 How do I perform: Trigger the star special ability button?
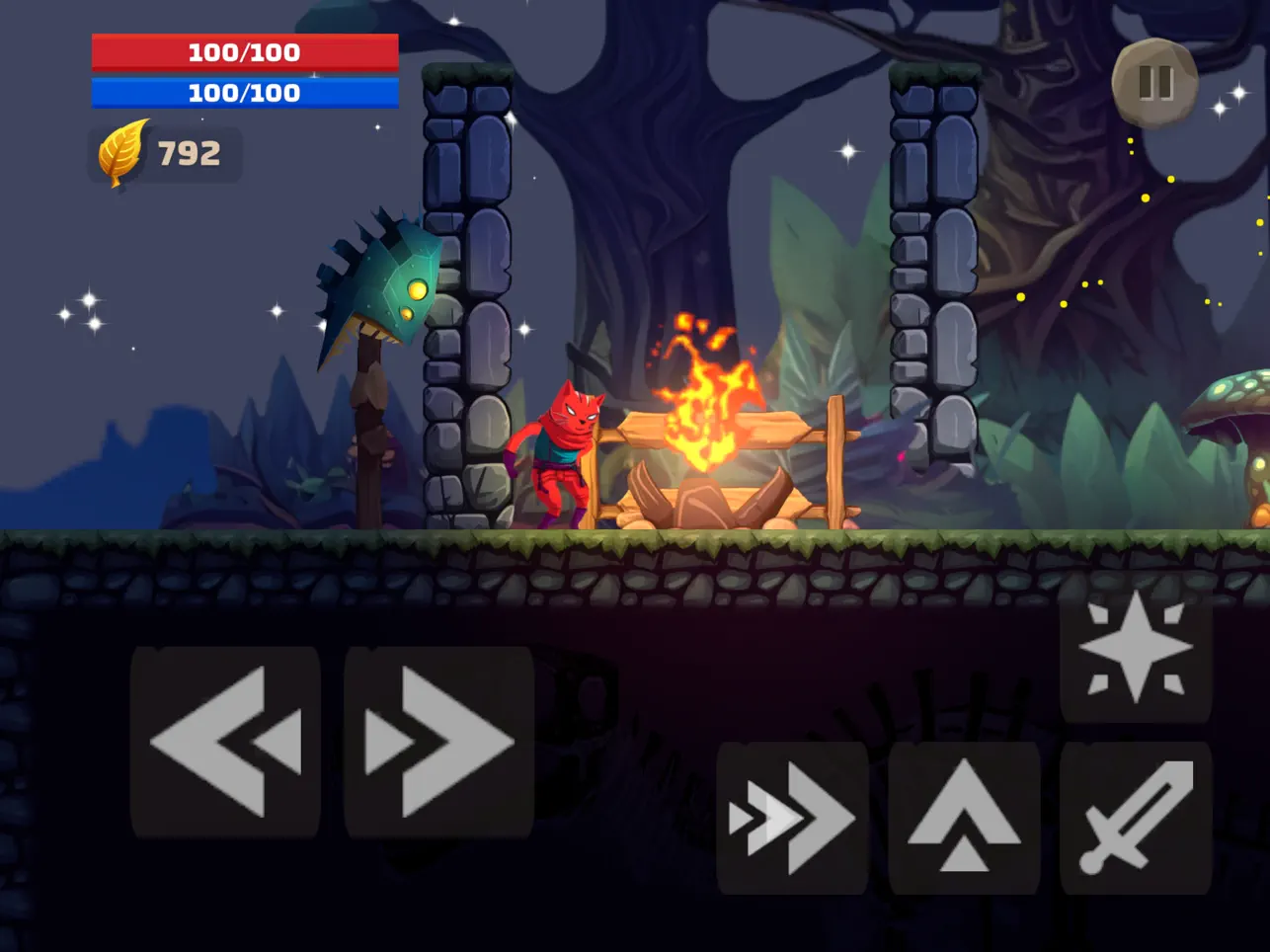pos(1136,649)
